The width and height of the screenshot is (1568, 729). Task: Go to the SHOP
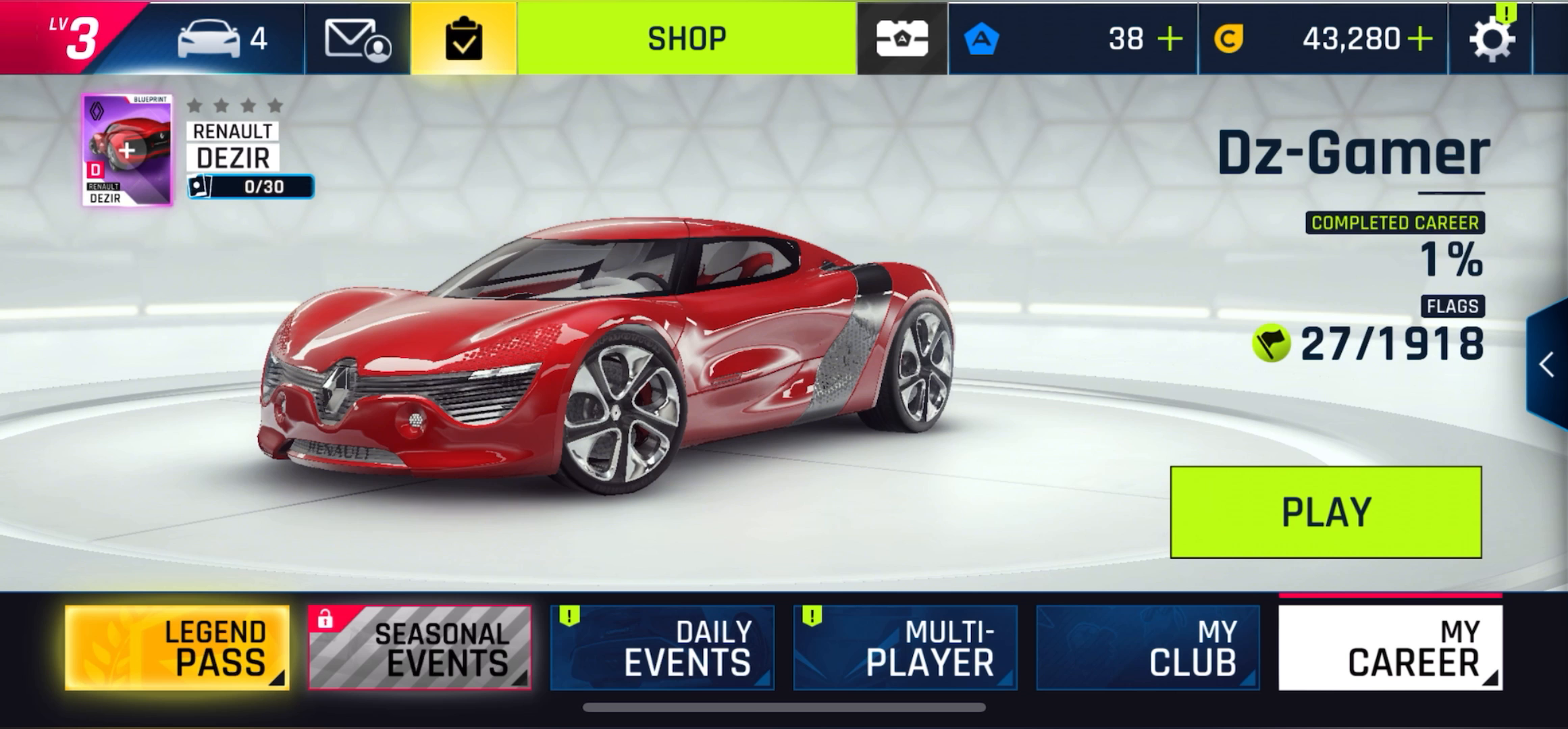point(687,38)
